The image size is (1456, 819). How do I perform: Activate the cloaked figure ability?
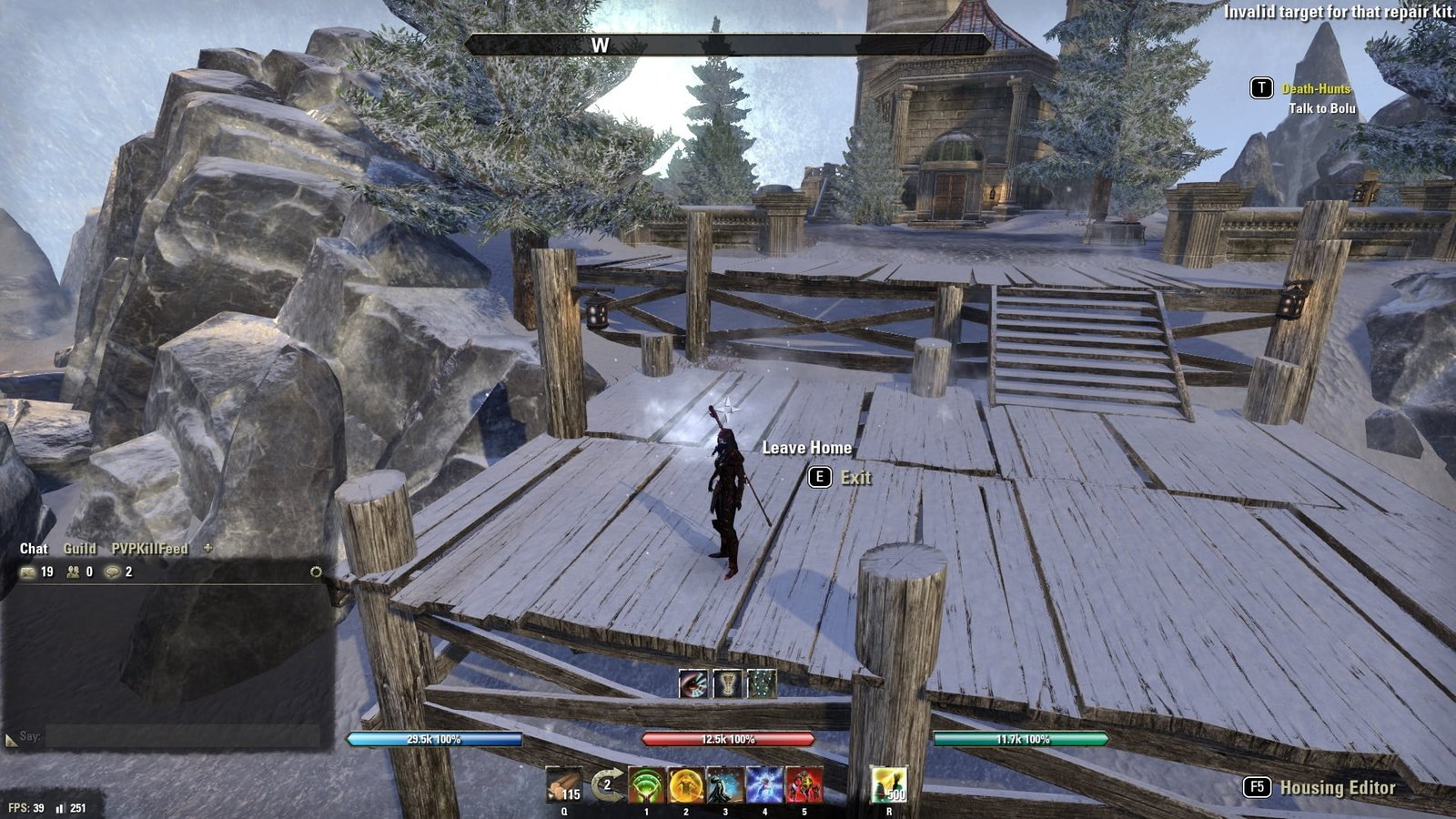point(725,784)
